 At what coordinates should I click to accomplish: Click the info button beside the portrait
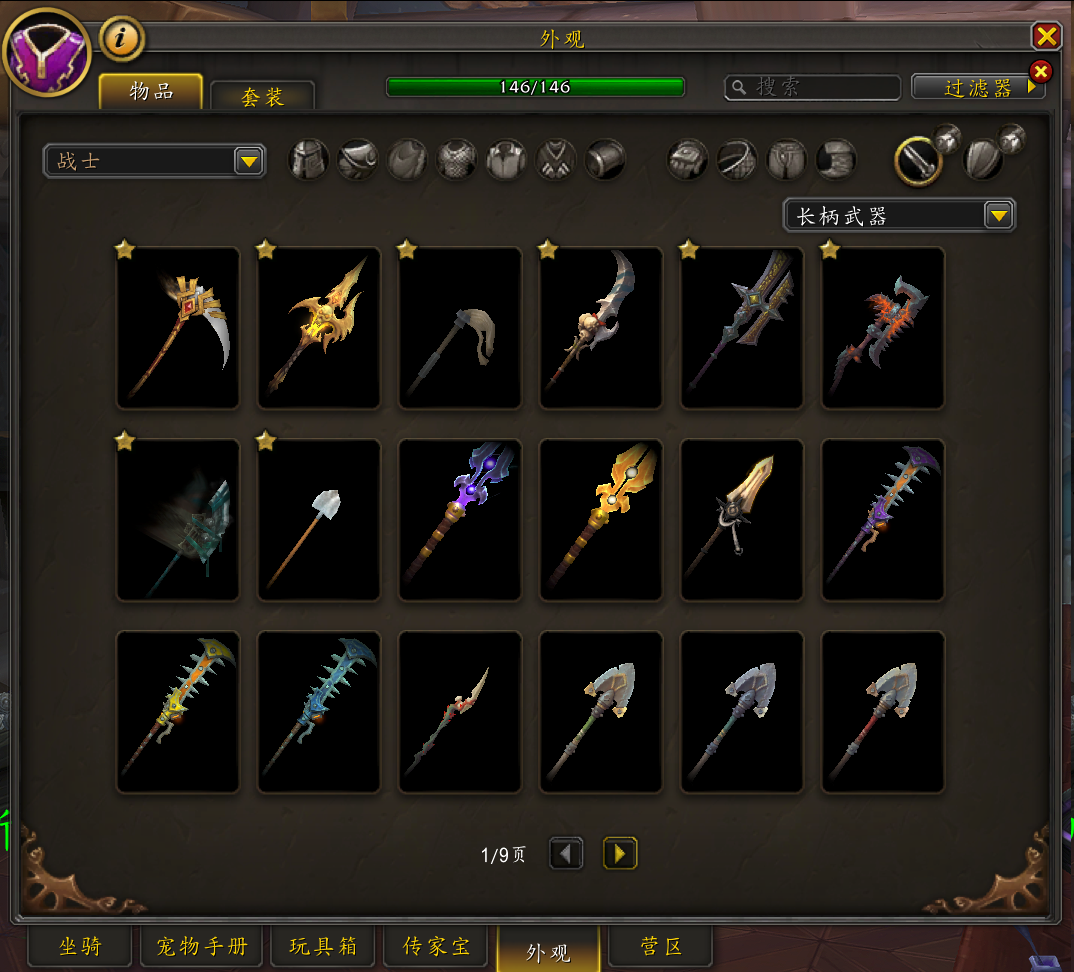click(x=123, y=39)
